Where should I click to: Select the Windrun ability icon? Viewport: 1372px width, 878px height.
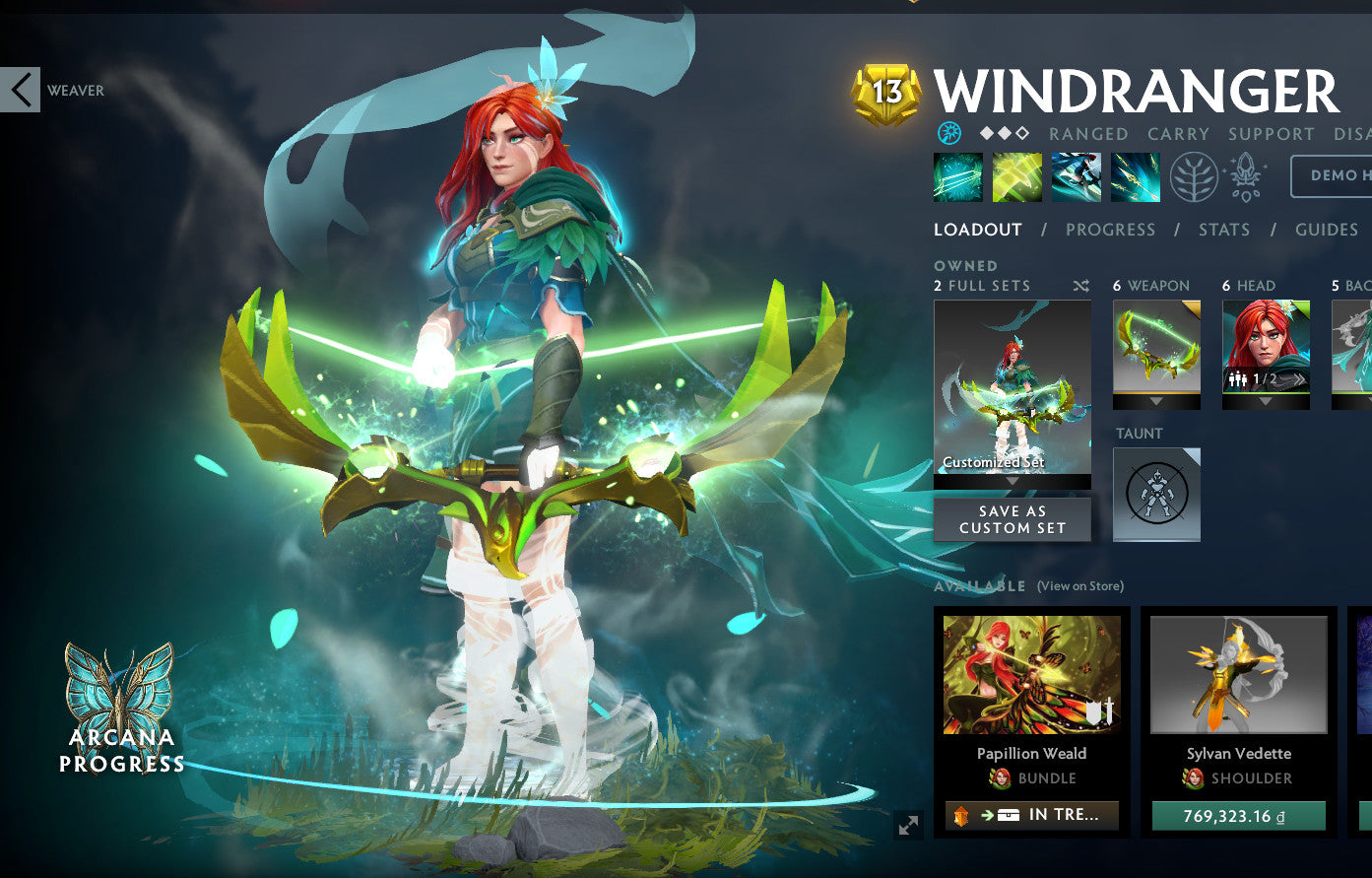pos(1076,177)
